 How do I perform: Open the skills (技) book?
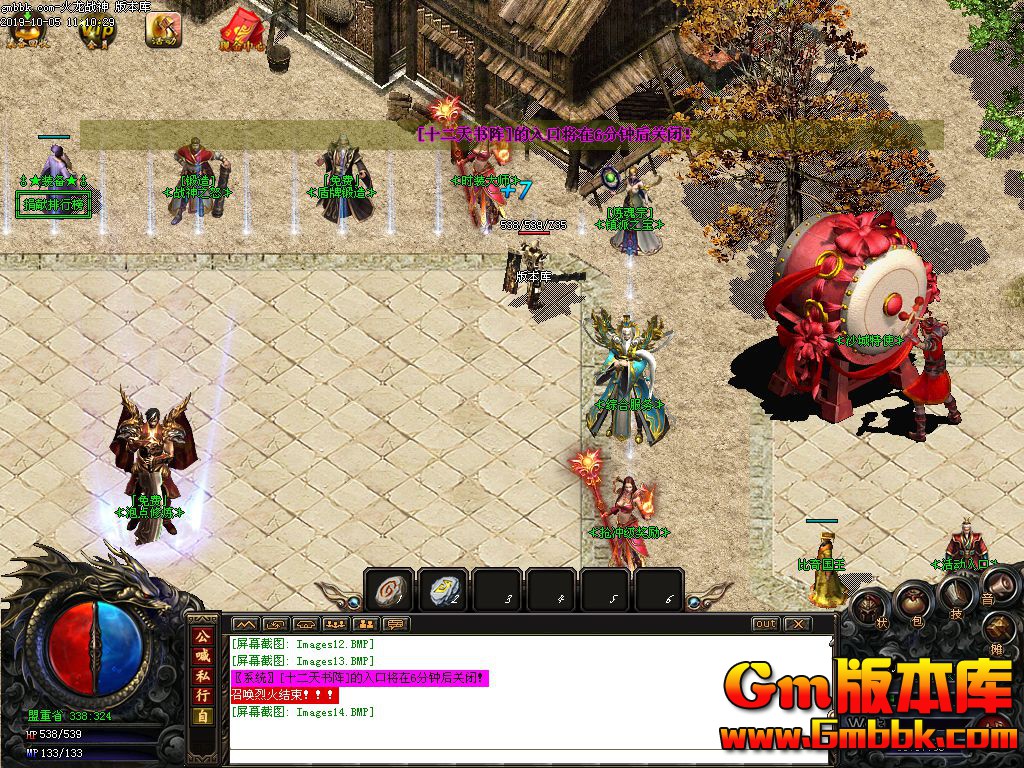[954, 593]
